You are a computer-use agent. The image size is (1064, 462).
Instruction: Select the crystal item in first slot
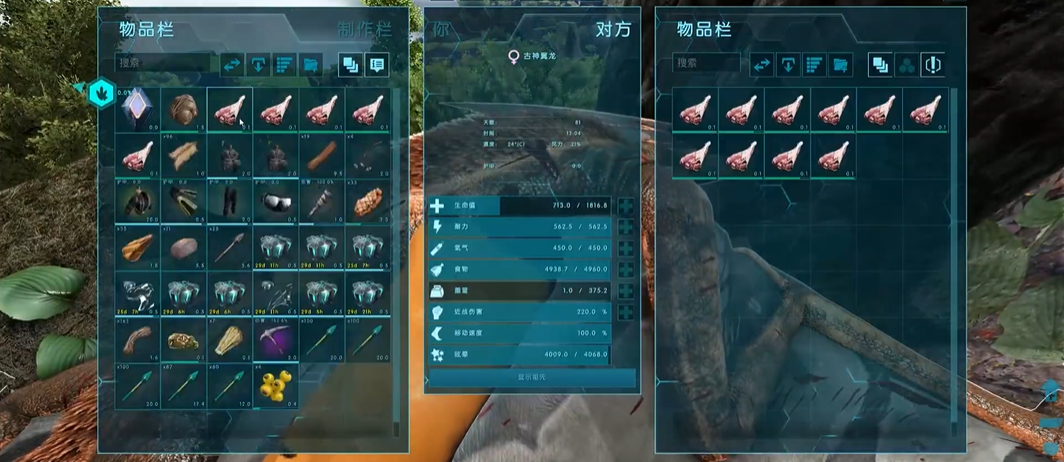tap(137, 108)
